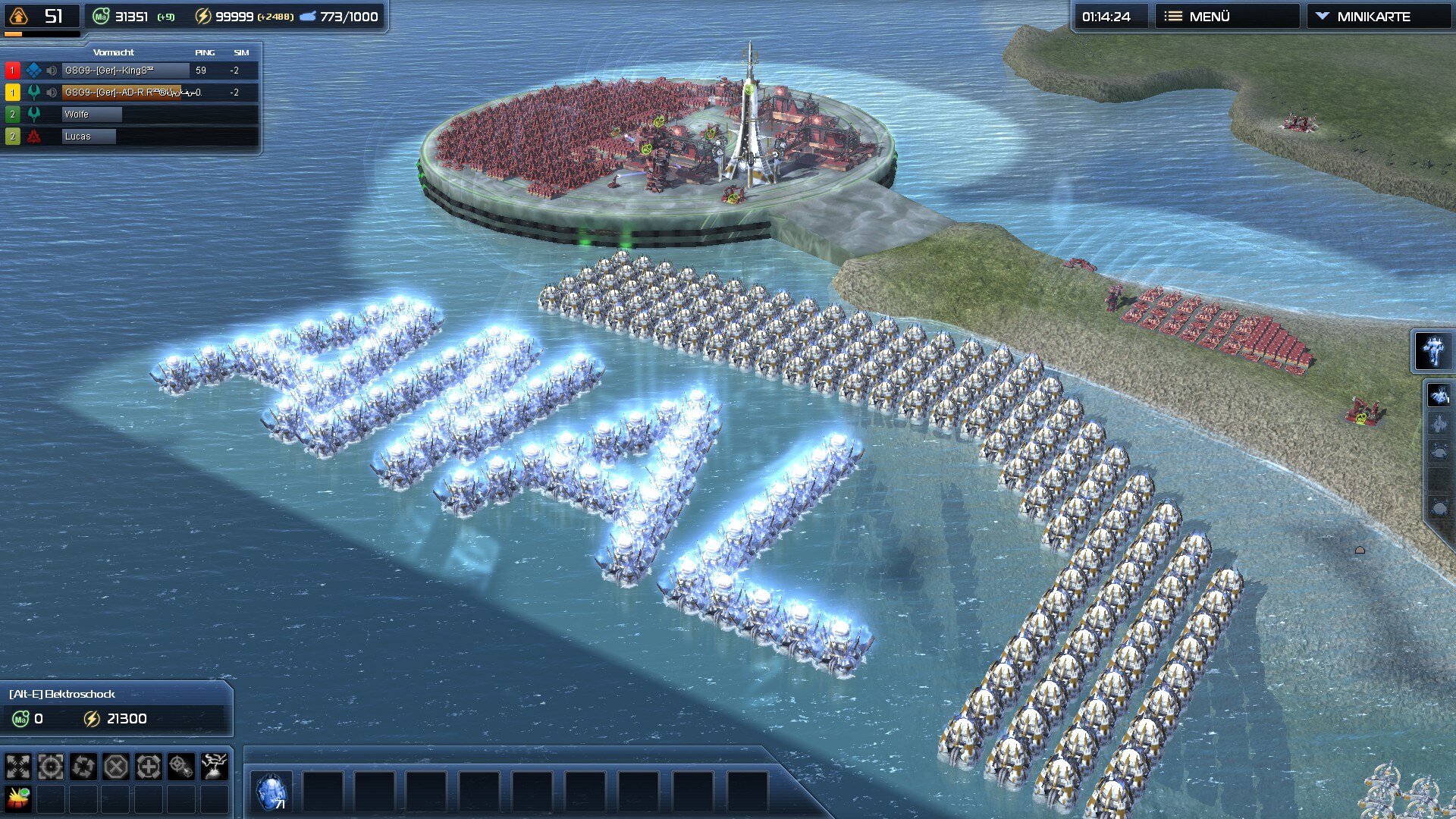Click the large commander portrait icon
This screenshot has width=1456, height=819.
tap(1432, 351)
